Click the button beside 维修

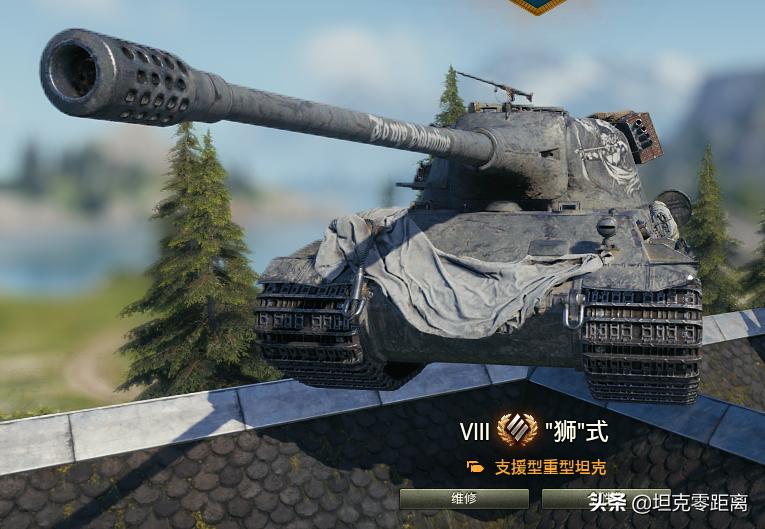click(574, 498)
